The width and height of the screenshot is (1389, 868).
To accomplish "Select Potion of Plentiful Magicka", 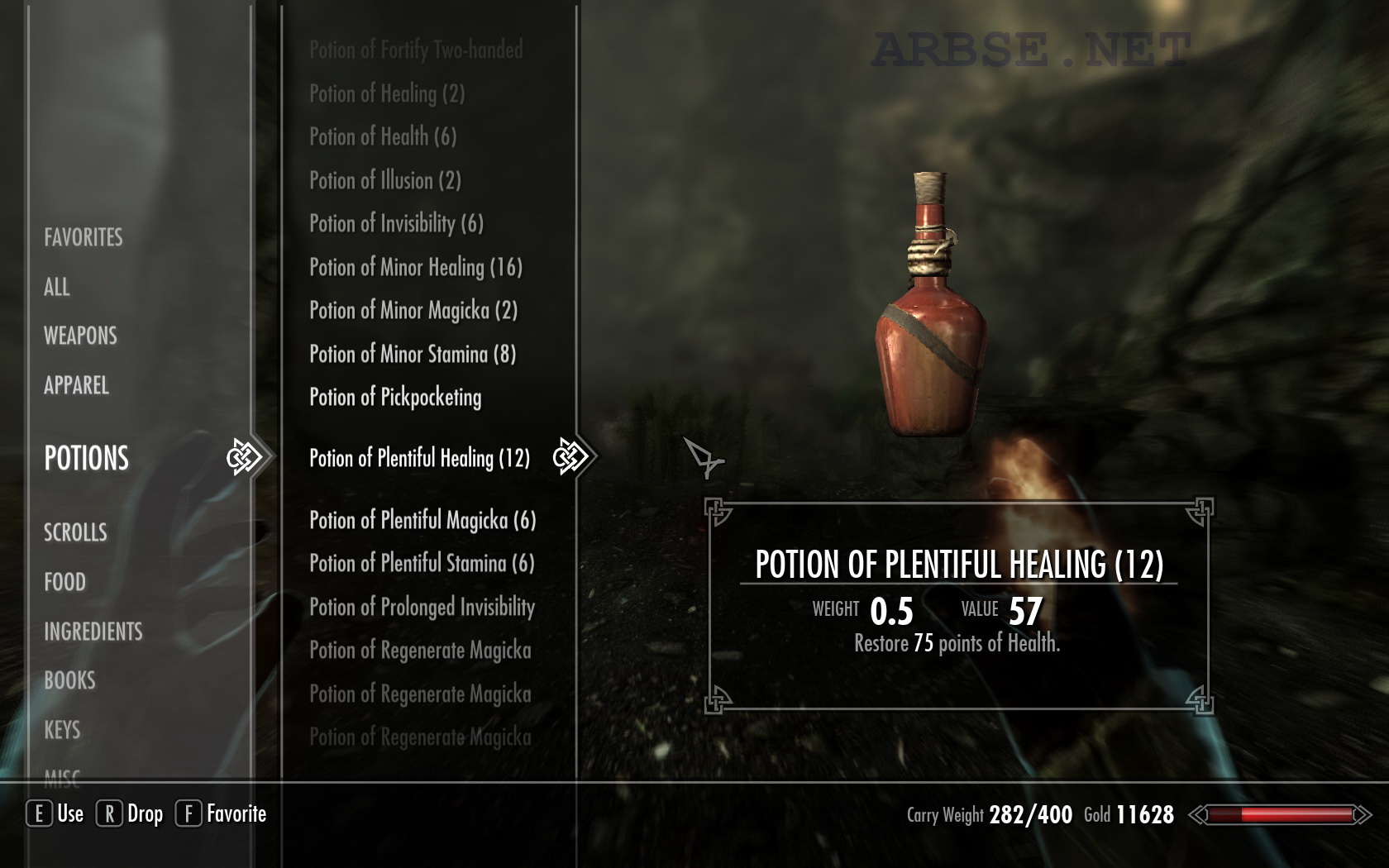I will click(x=422, y=520).
